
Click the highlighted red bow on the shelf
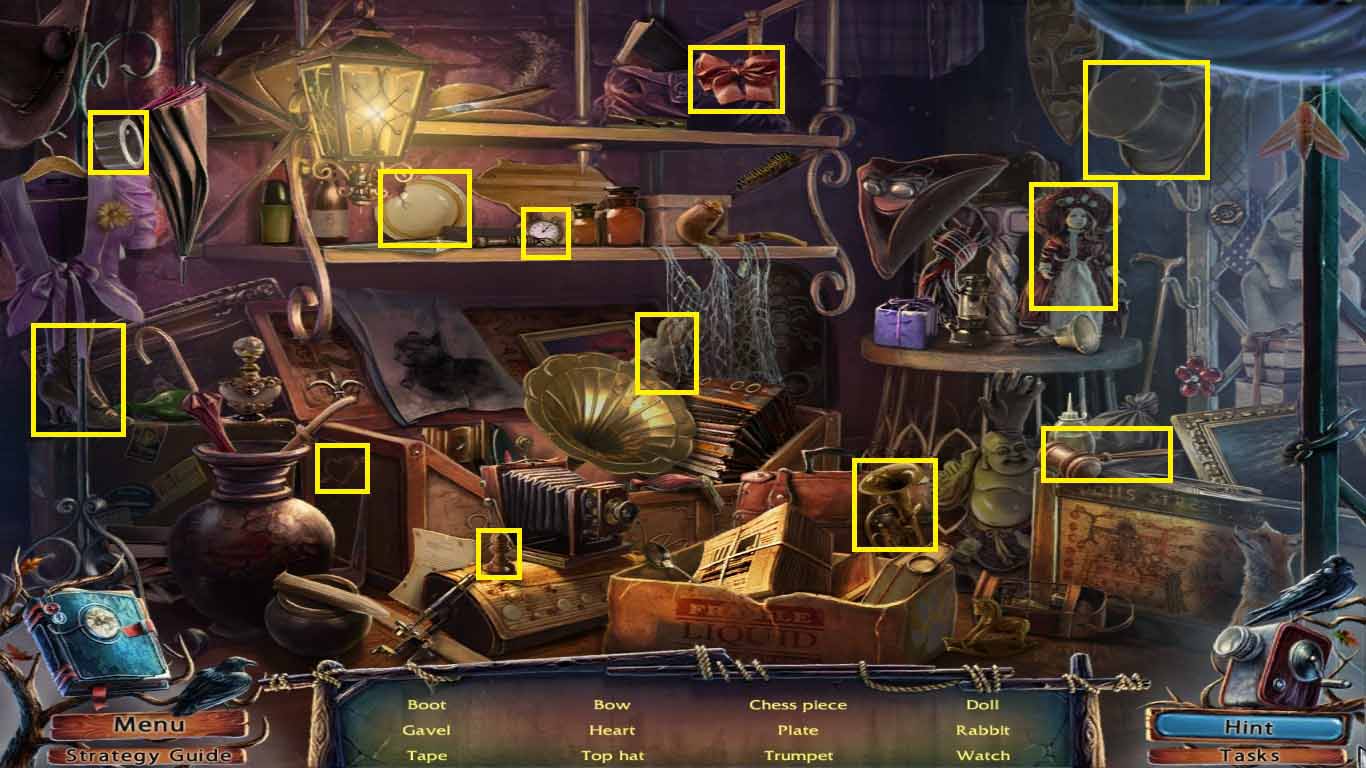[733, 79]
